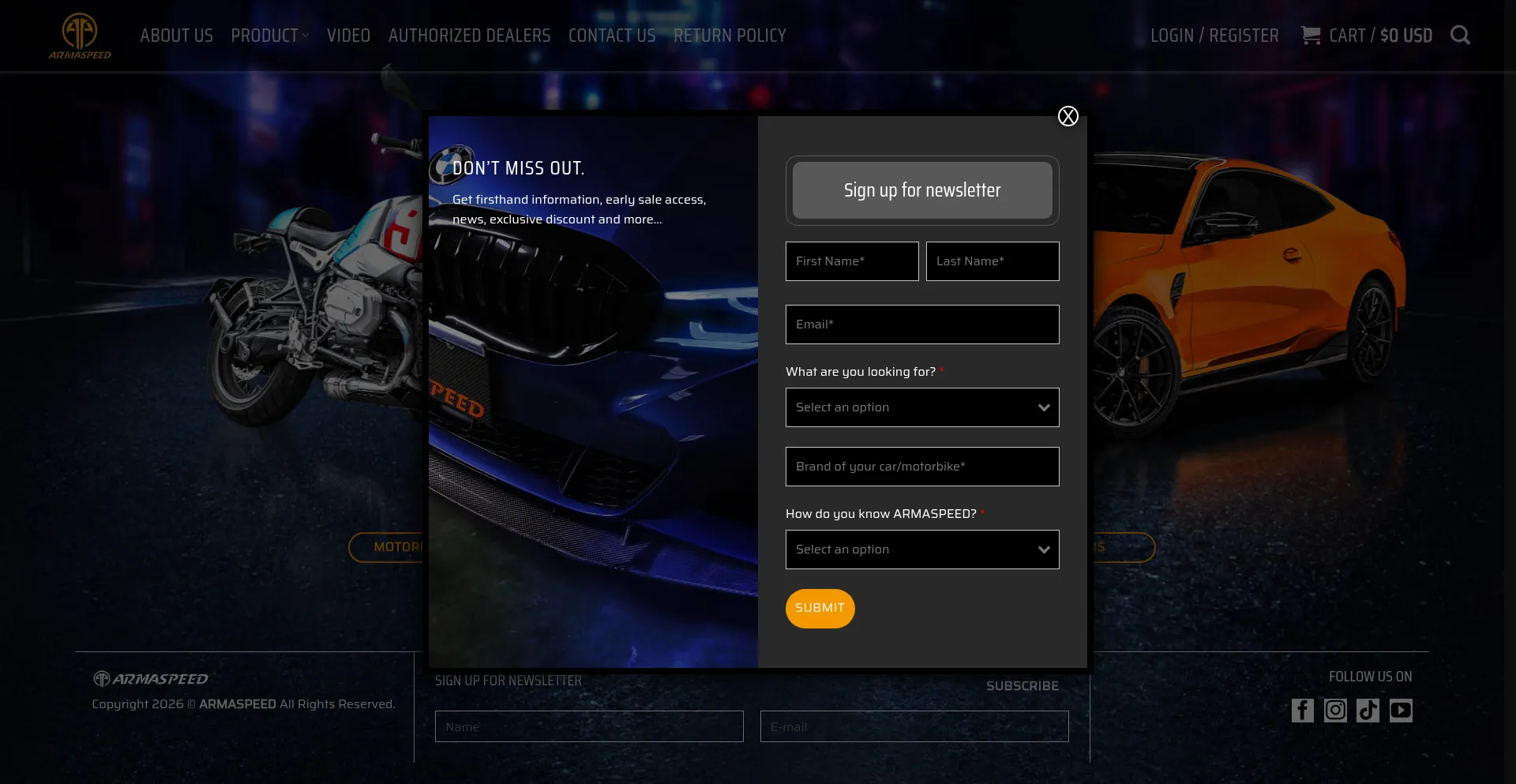This screenshot has height=784, width=1516.
Task: Dismiss the newsletter popup
Action: tap(1068, 115)
